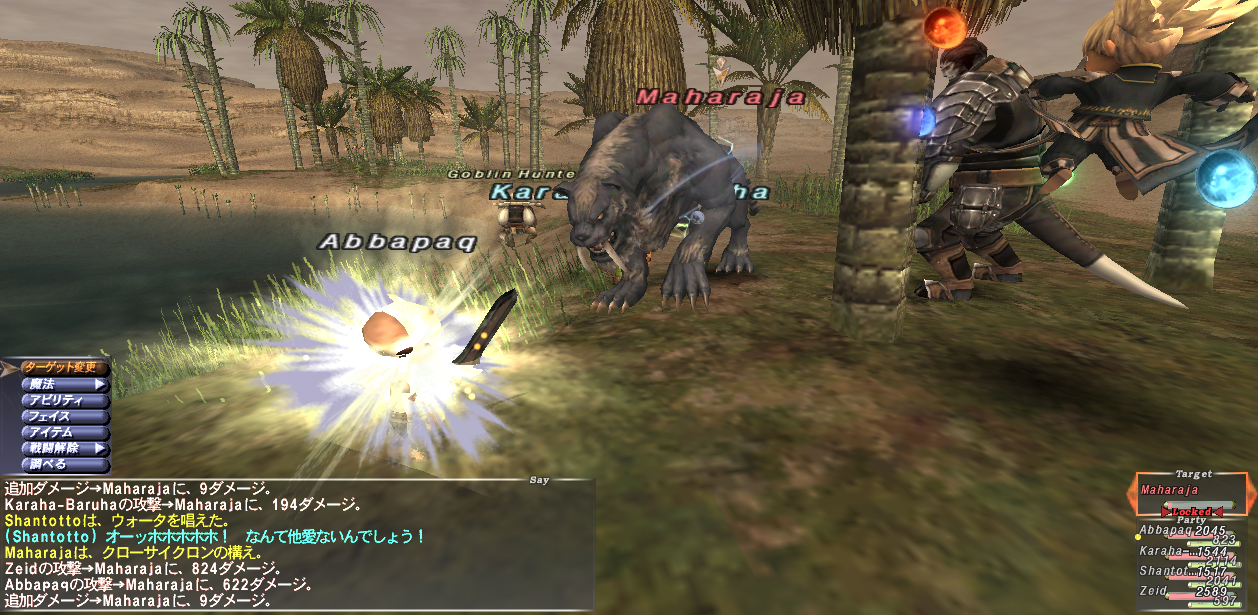
Task: Select ターゲット変更 in the battle menu
Action: [x=62, y=367]
